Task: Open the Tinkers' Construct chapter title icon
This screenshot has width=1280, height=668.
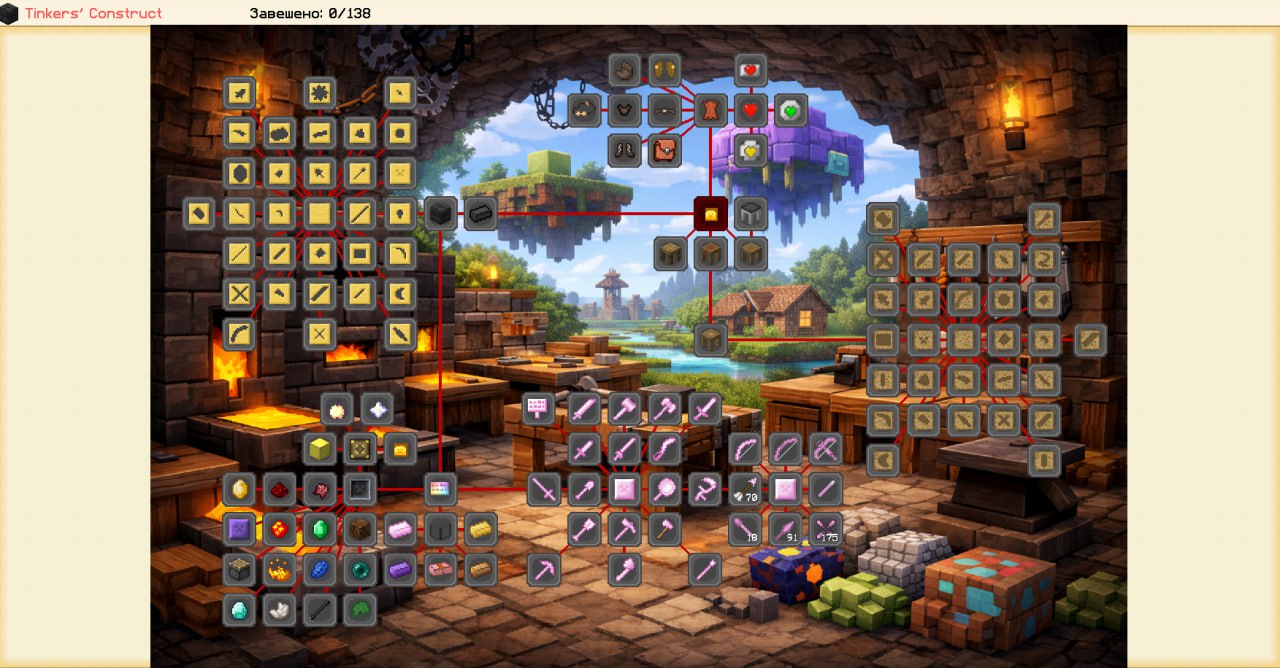Action: coord(9,13)
